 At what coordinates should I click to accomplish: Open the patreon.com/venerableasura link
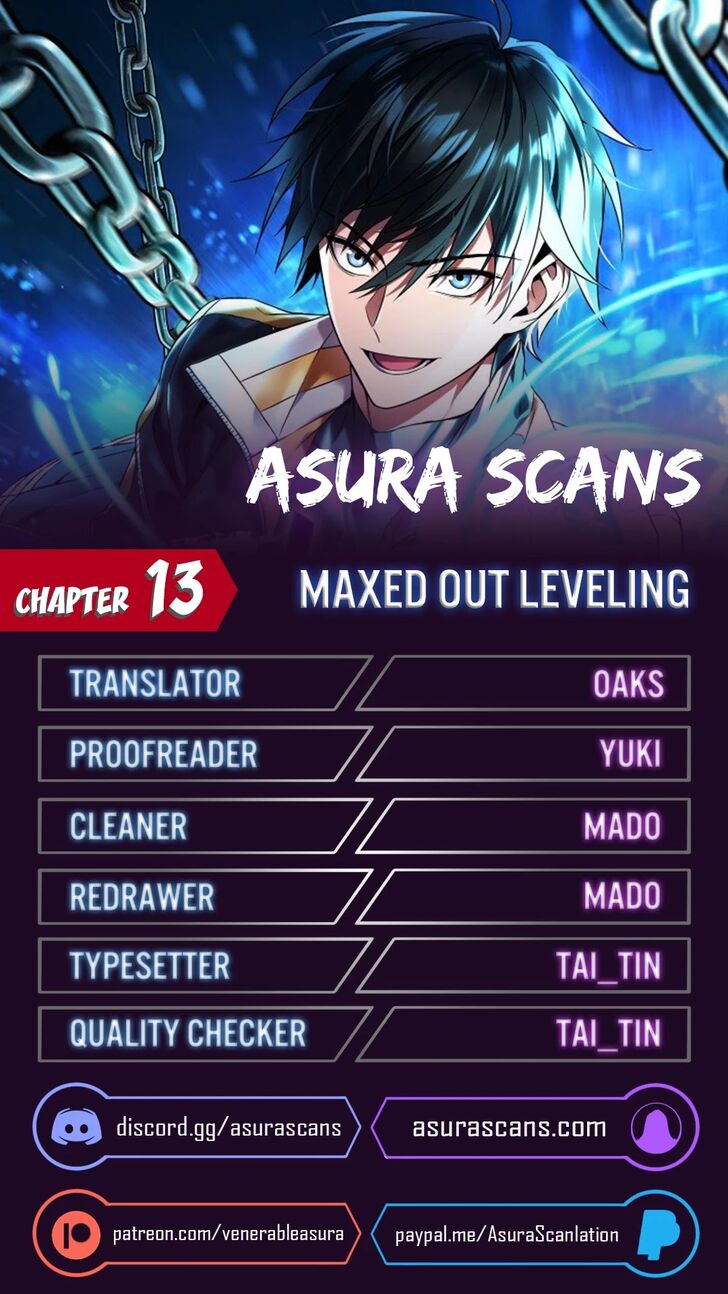pyautogui.click(x=228, y=1233)
